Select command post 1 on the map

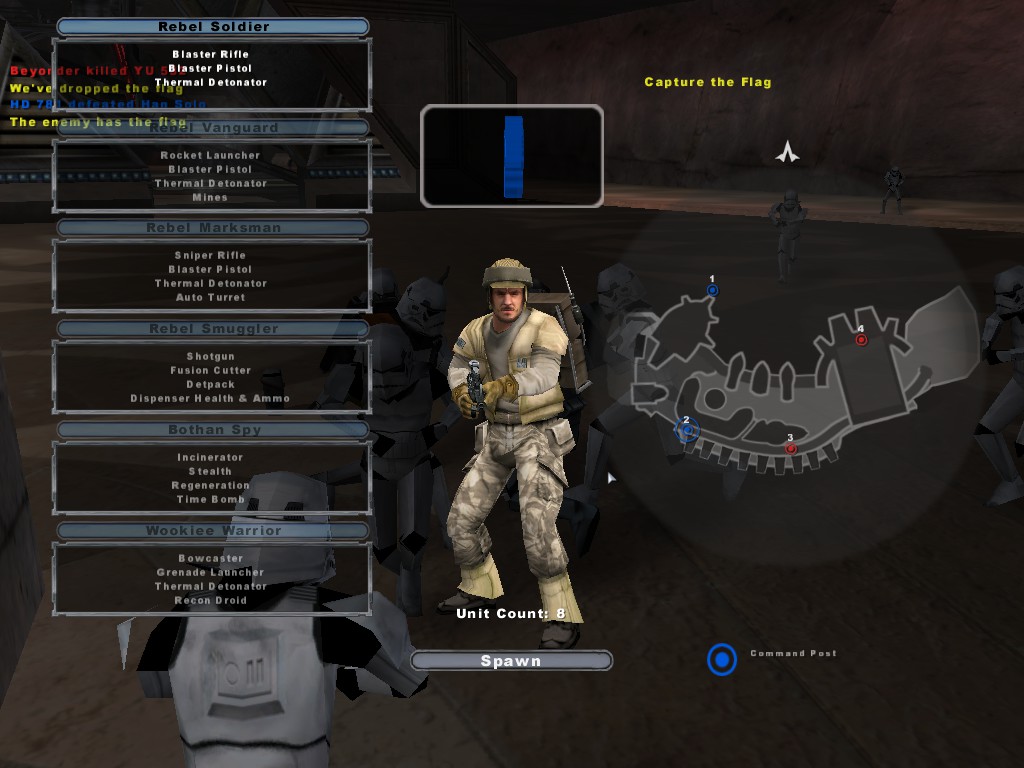point(712,291)
